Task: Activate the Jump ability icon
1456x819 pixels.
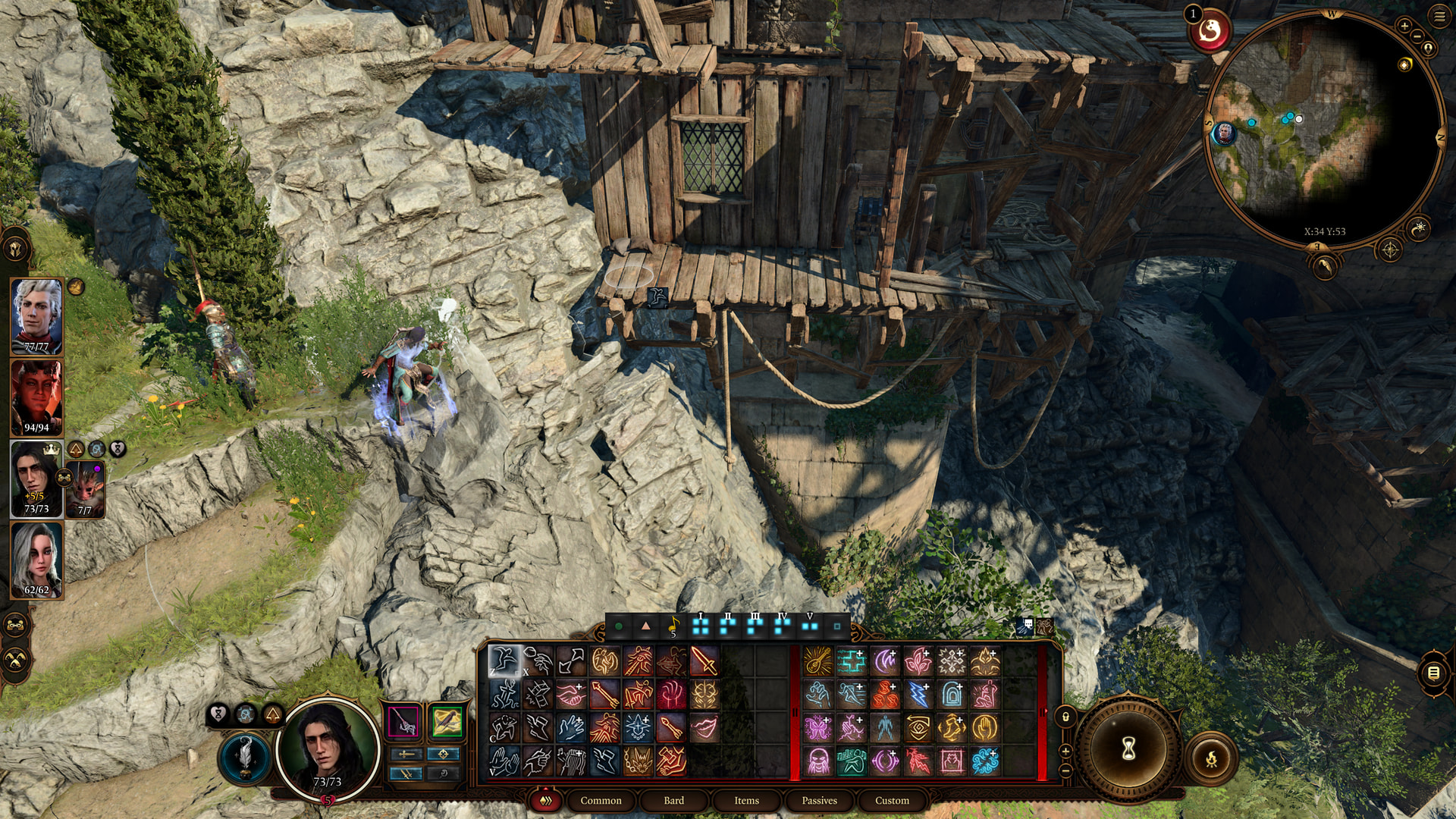Action: tap(505, 661)
